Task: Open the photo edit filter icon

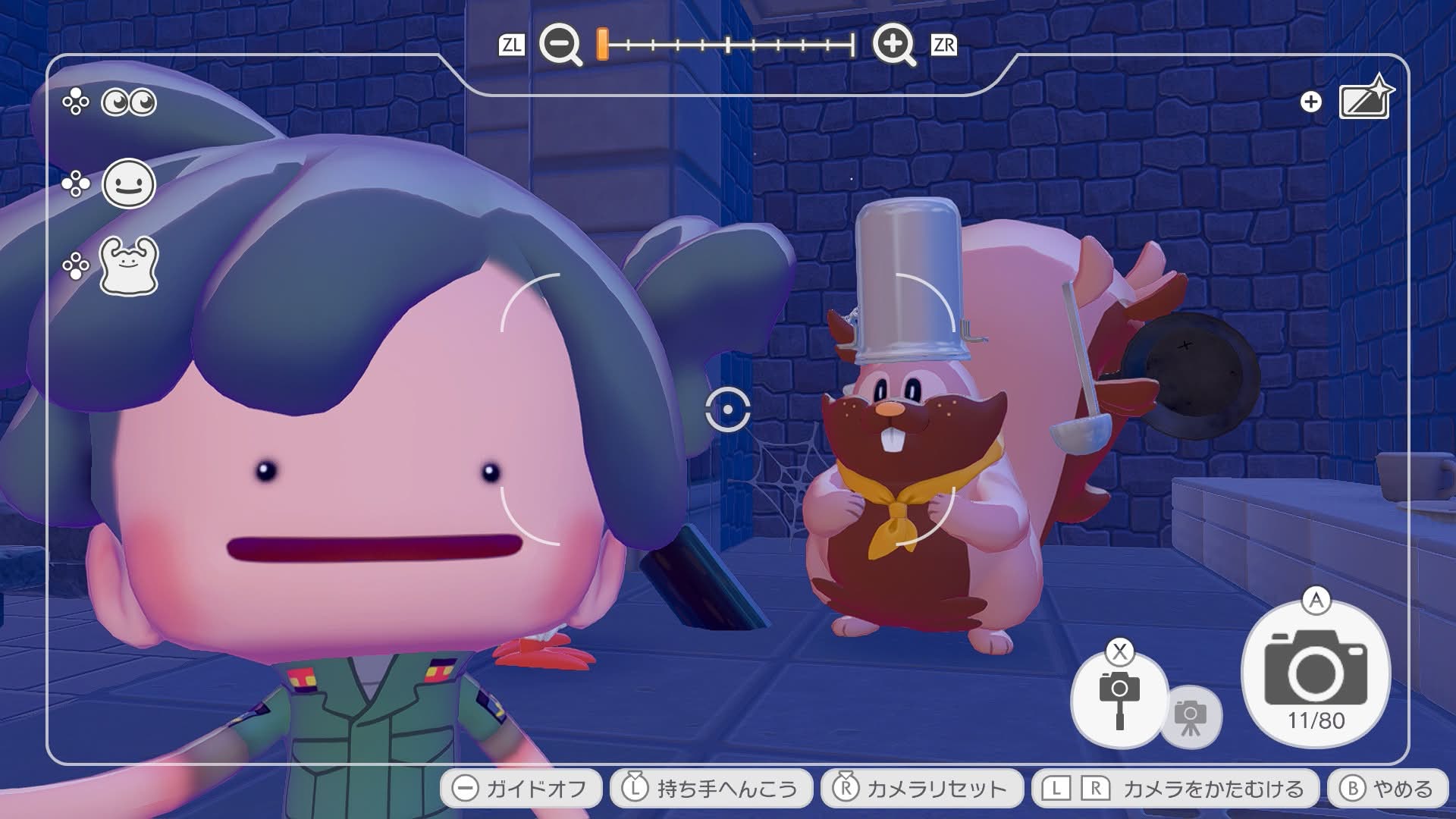Action: pos(1365,100)
